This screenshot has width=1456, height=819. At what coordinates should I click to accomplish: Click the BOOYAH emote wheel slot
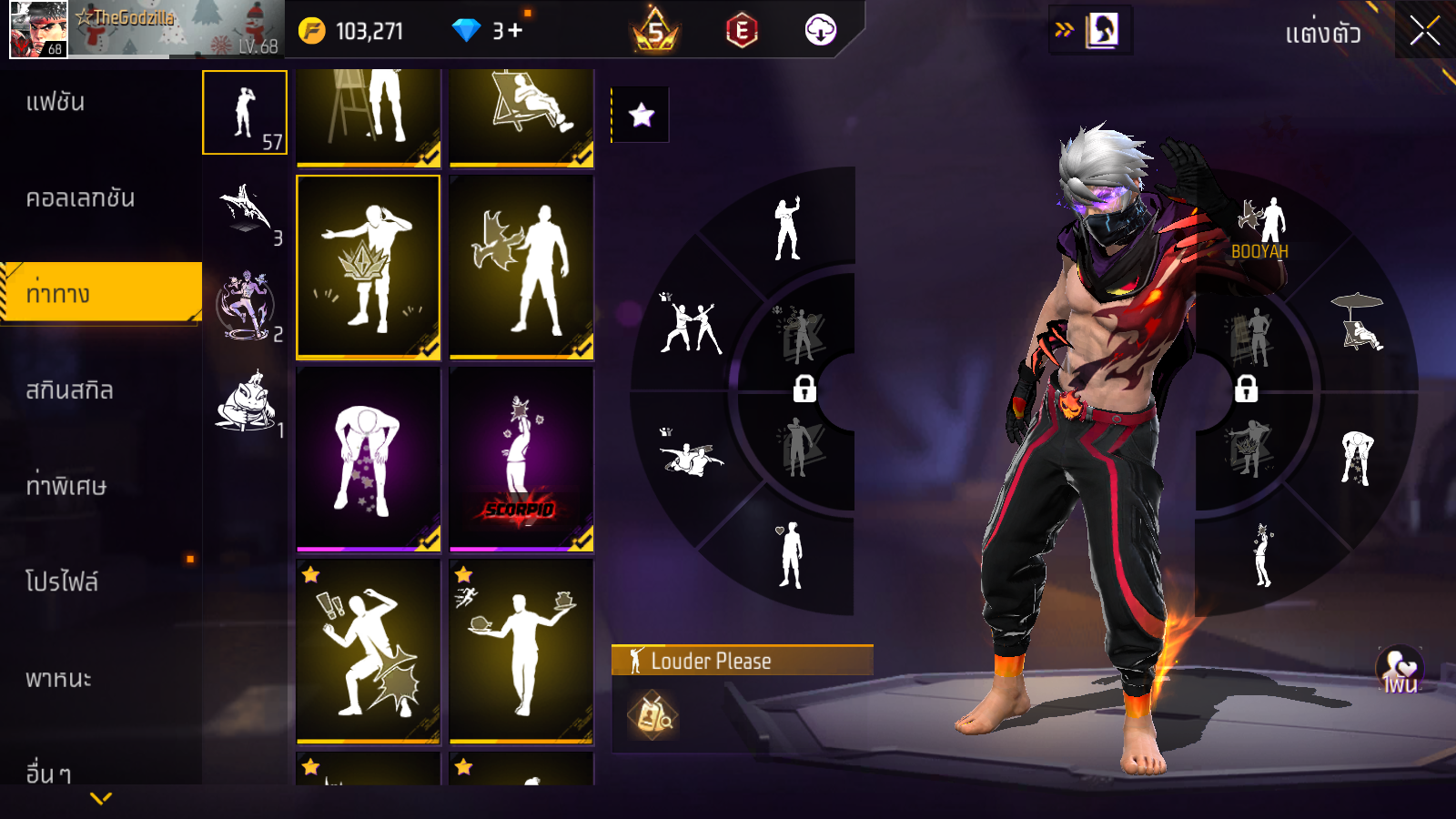(x=1260, y=229)
